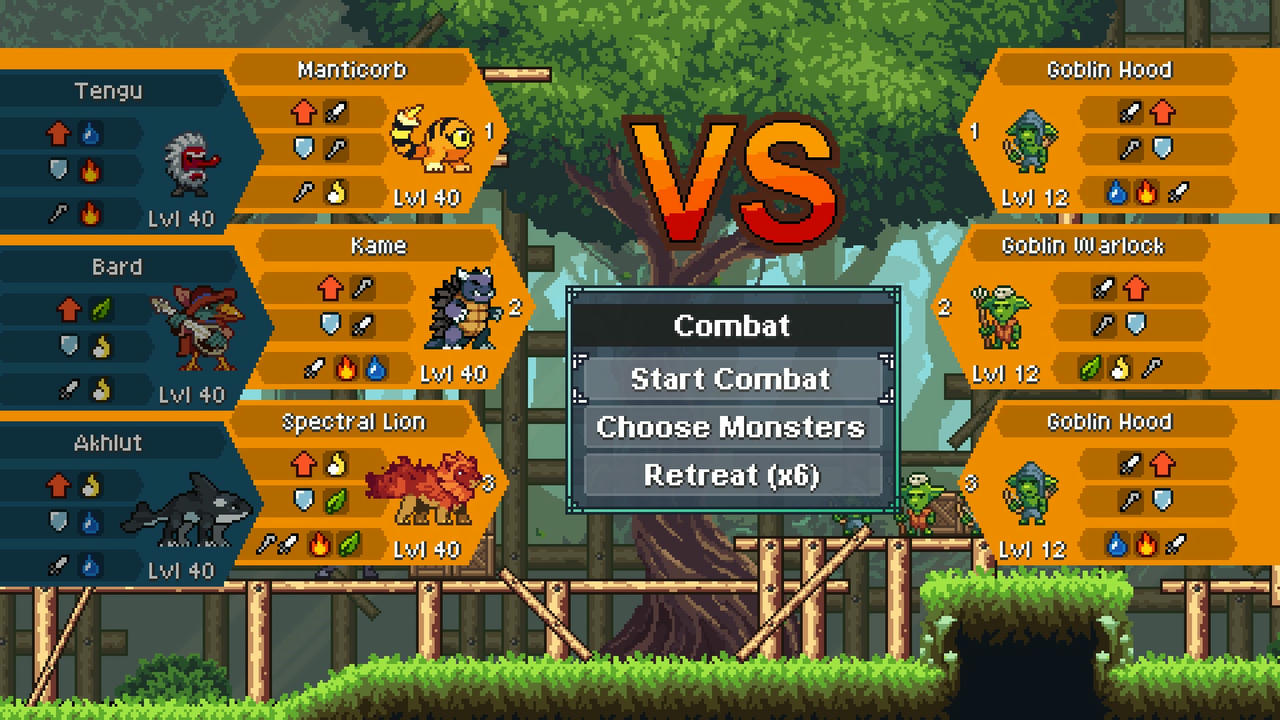Select the water droplet icon on Akhlut's card
Image resolution: width=1280 pixels, height=720 pixels.
[x=90, y=522]
